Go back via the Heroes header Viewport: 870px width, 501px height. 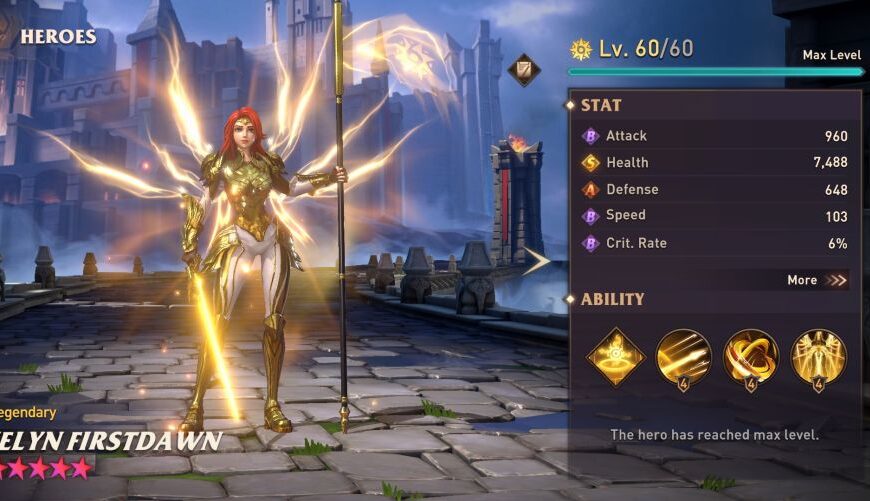tap(57, 37)
